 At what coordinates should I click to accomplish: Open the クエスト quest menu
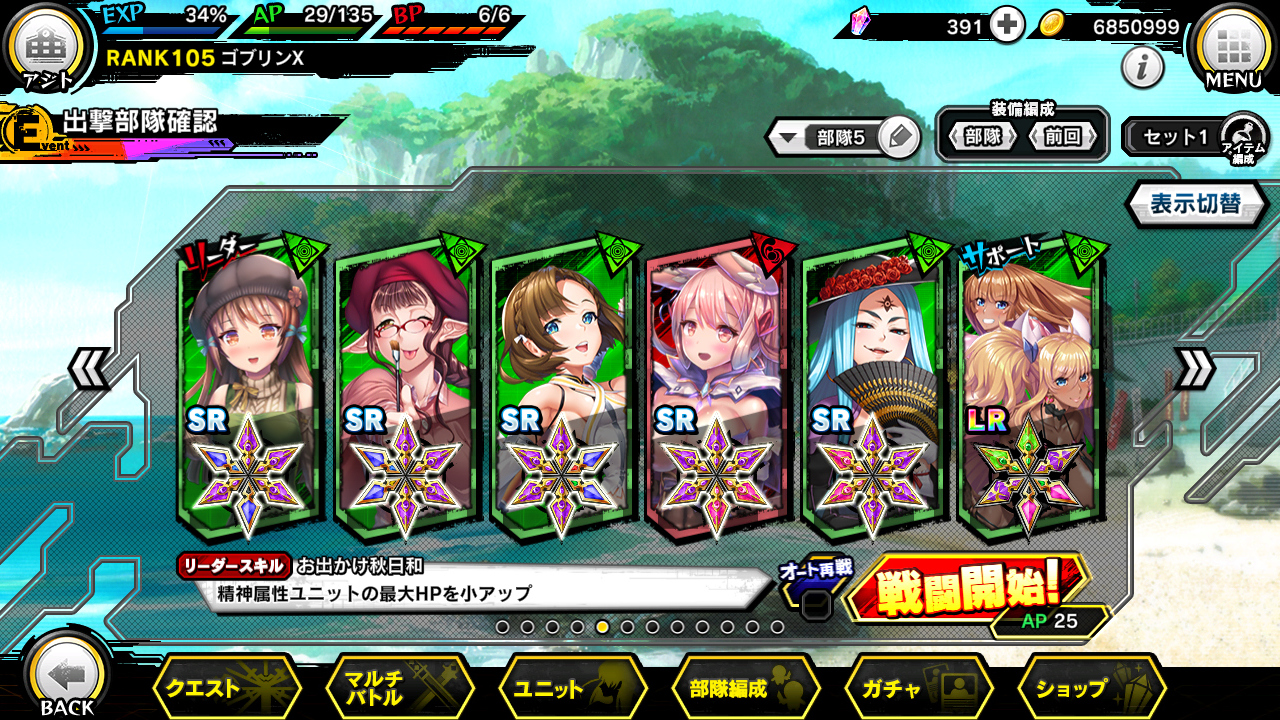[x=226, y=688]
